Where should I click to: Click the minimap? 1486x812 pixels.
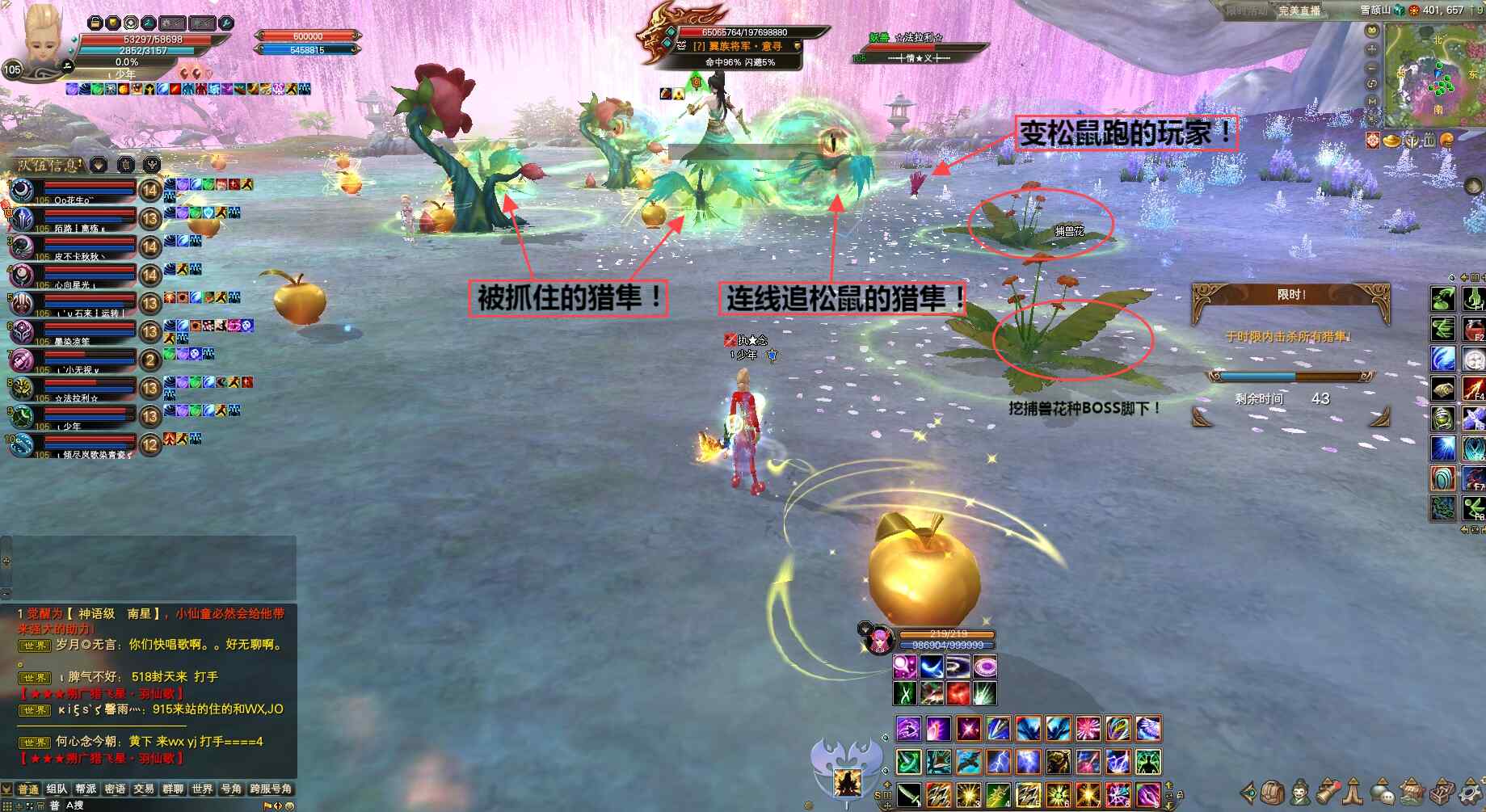click(1434, 73)
